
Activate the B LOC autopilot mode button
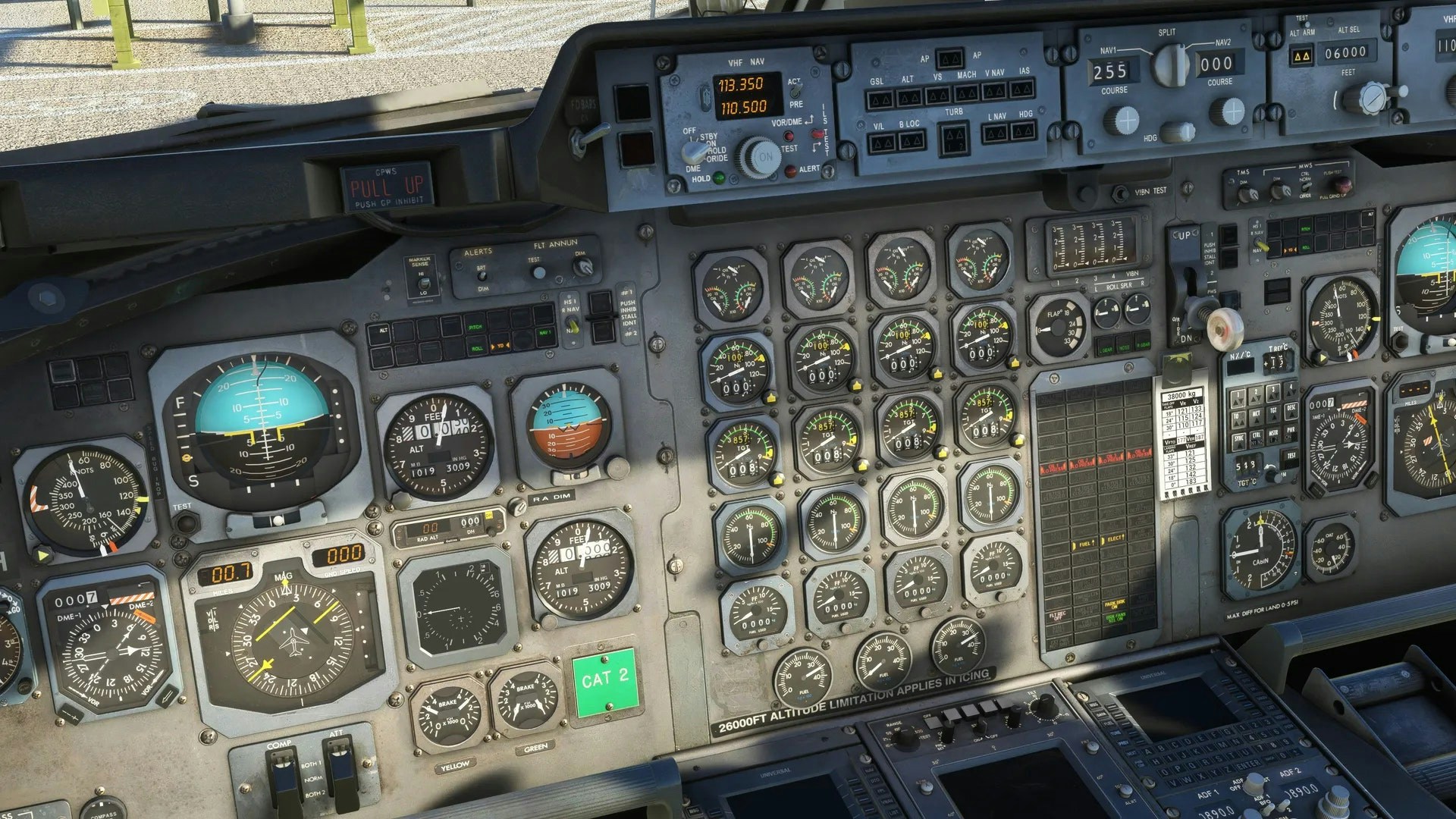point(910,141)
